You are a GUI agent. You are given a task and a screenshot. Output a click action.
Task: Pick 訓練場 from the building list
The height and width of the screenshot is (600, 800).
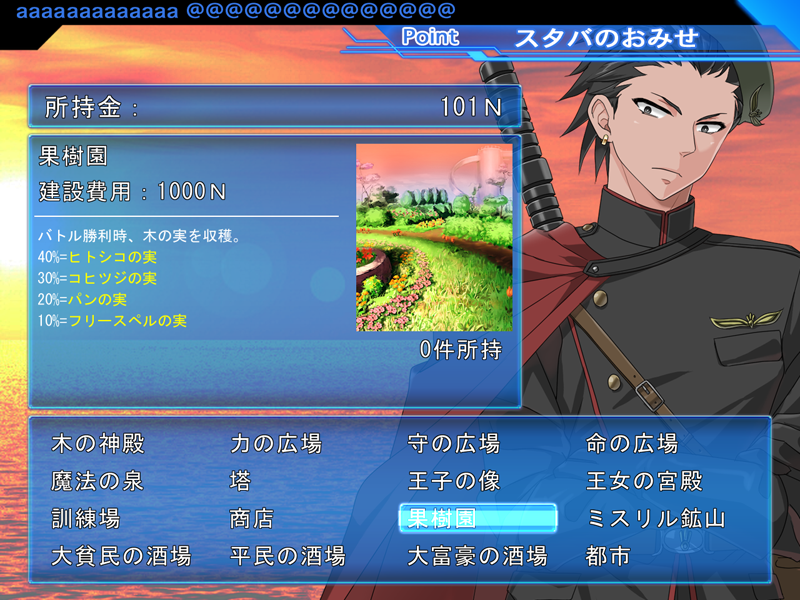pyautogui.click(x=86, y=519)
